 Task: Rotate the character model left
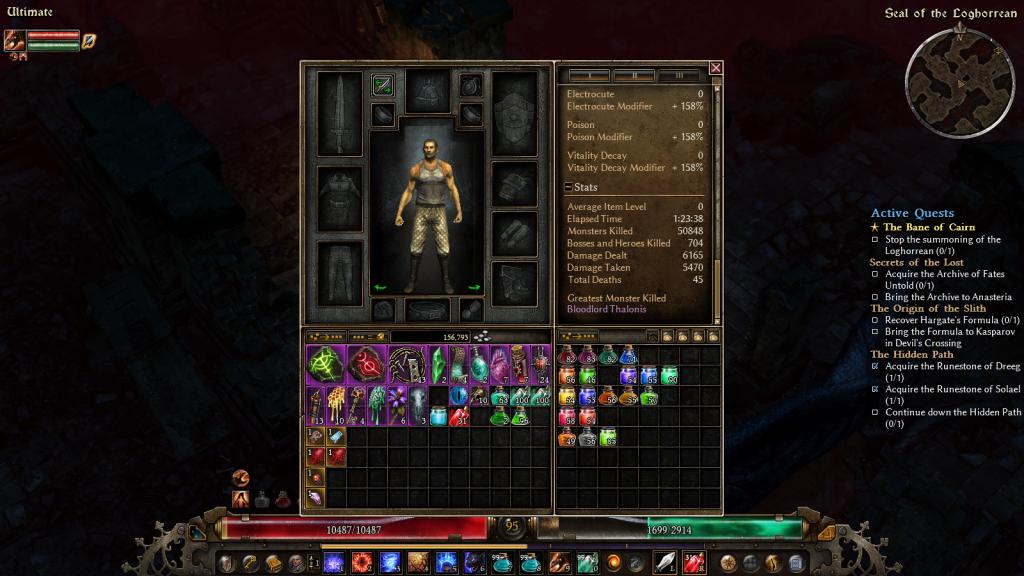click(379, 287)
